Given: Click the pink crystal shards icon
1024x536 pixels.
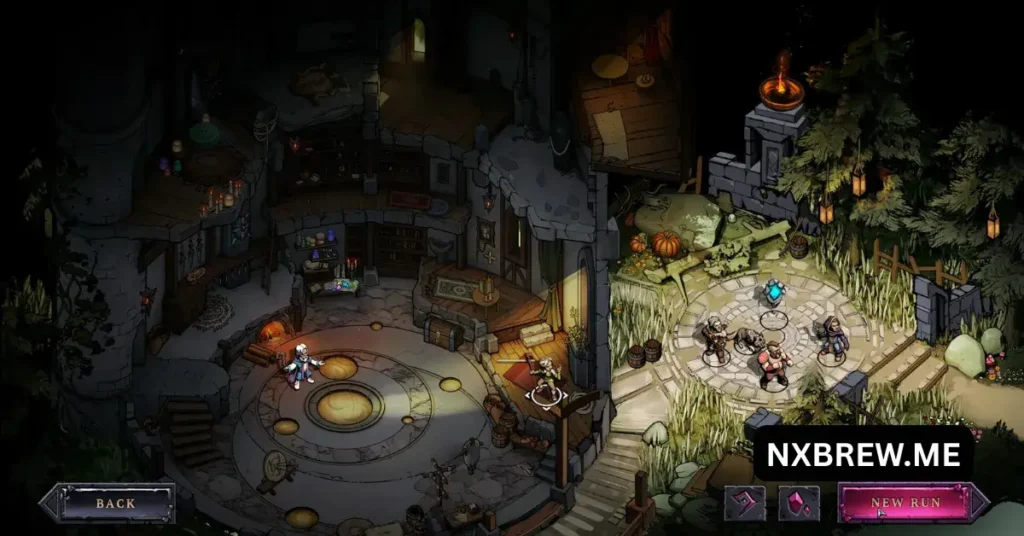Looking at the screenshot, I should 799,503.
